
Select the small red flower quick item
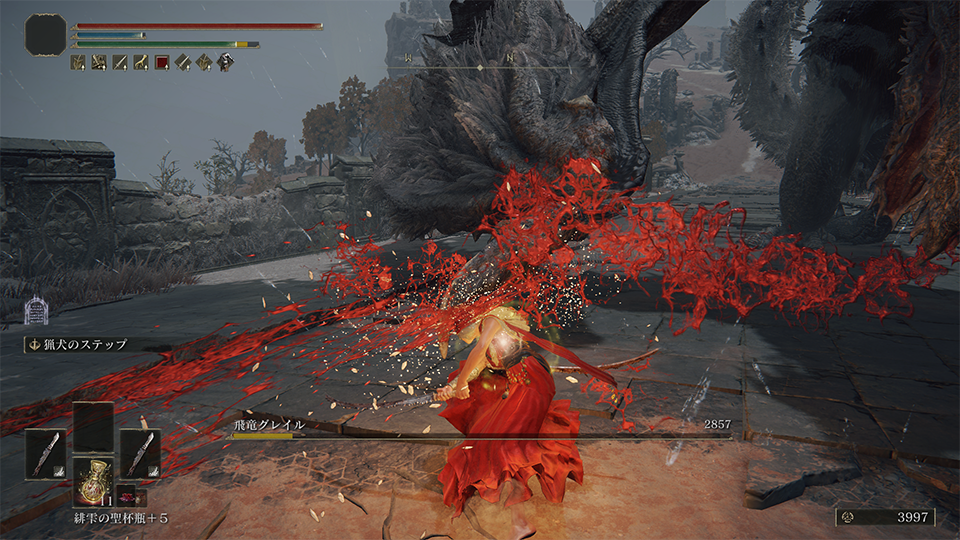coord(130,497)
